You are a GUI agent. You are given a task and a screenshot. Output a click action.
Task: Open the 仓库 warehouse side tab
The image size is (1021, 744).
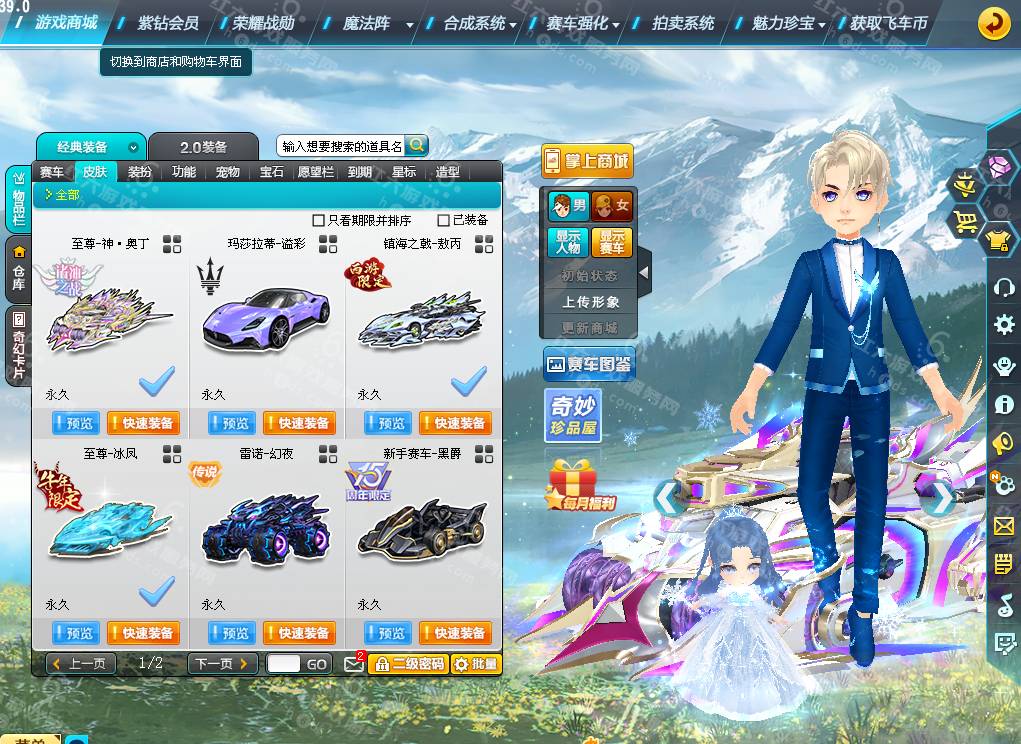pos(18,268)
